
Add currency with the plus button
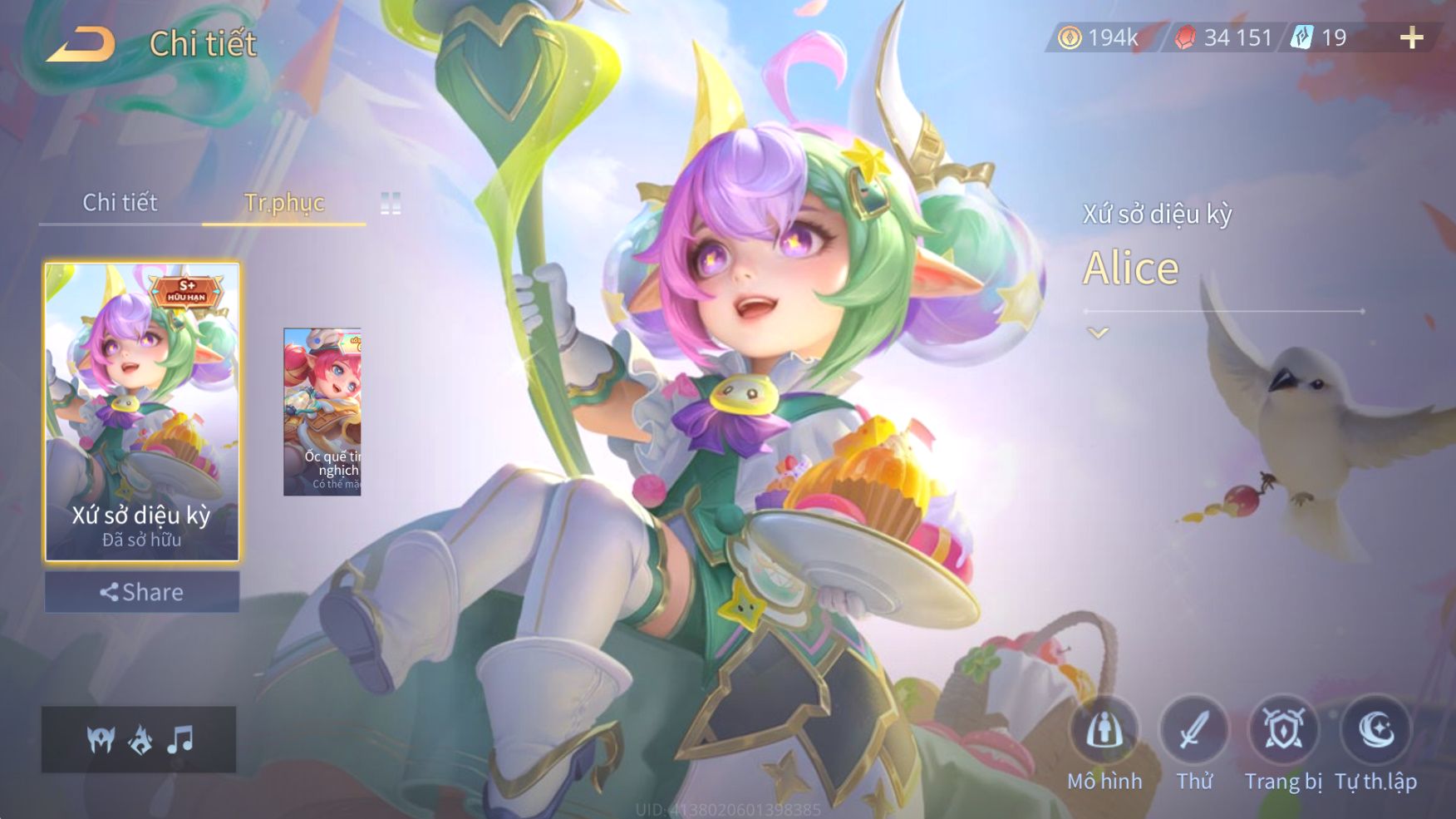(x=1411, y=37)
